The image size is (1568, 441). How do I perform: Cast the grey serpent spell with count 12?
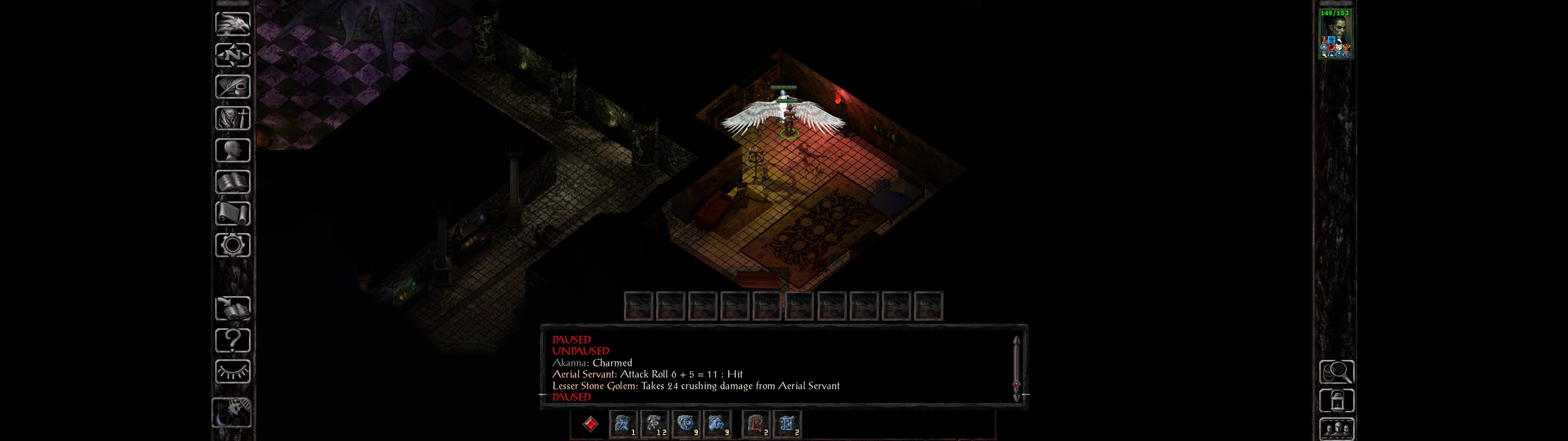click(654, 424)
